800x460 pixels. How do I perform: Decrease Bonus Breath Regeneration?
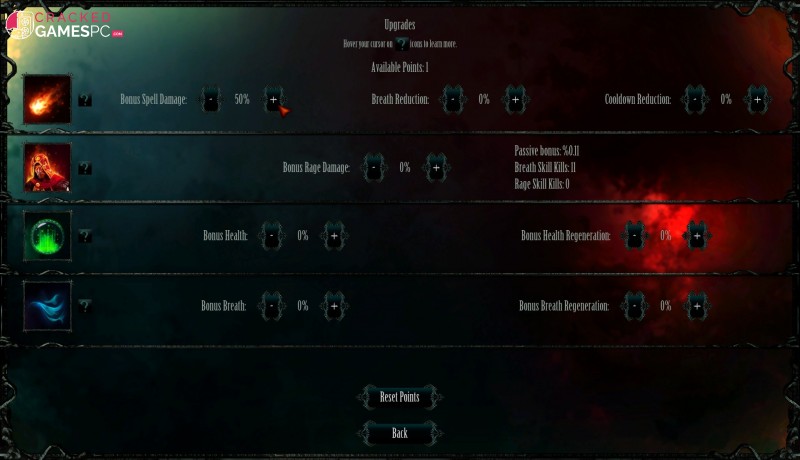click(634, 305)
